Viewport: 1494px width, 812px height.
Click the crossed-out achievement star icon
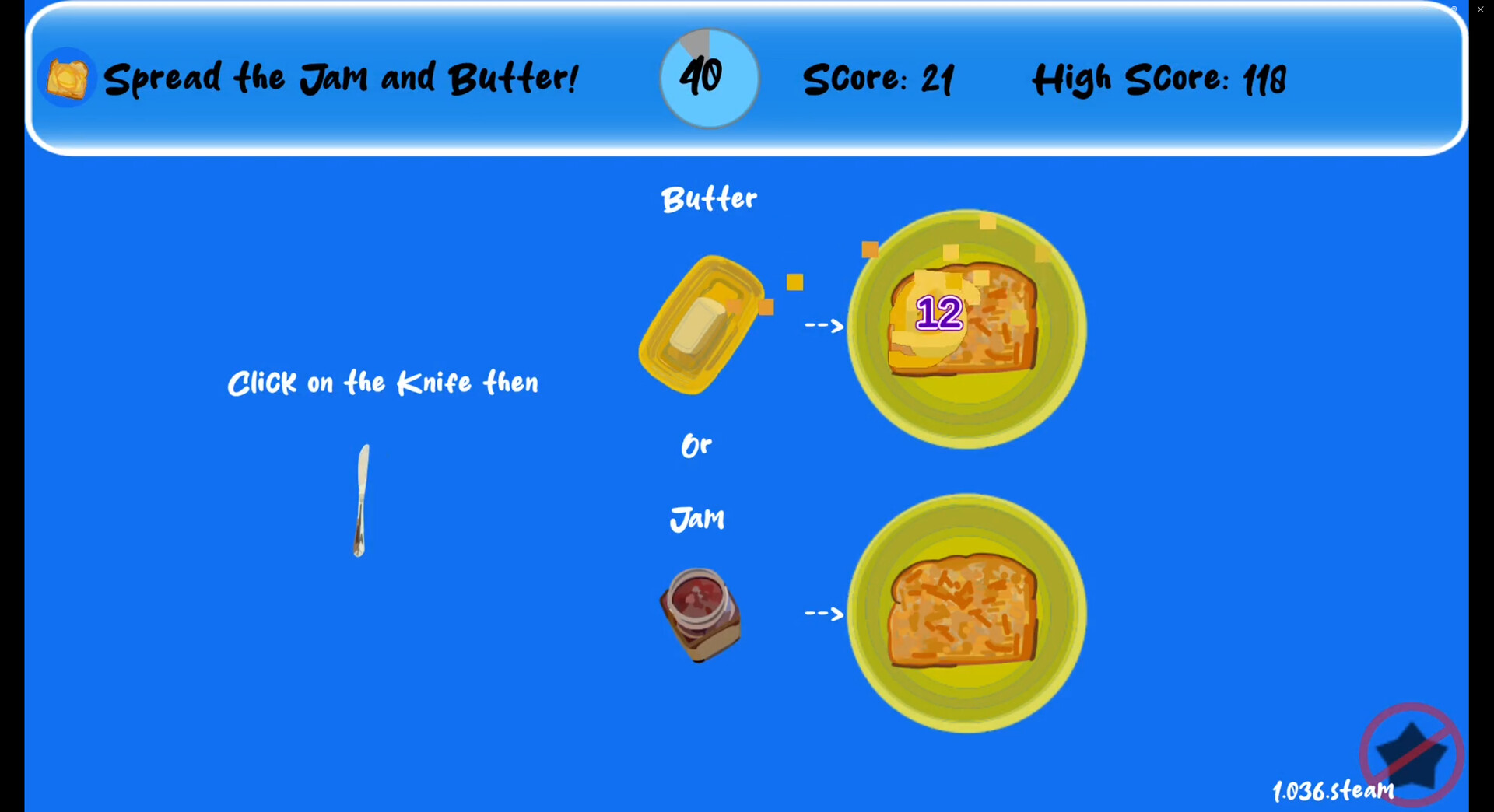coord(1412,756)
